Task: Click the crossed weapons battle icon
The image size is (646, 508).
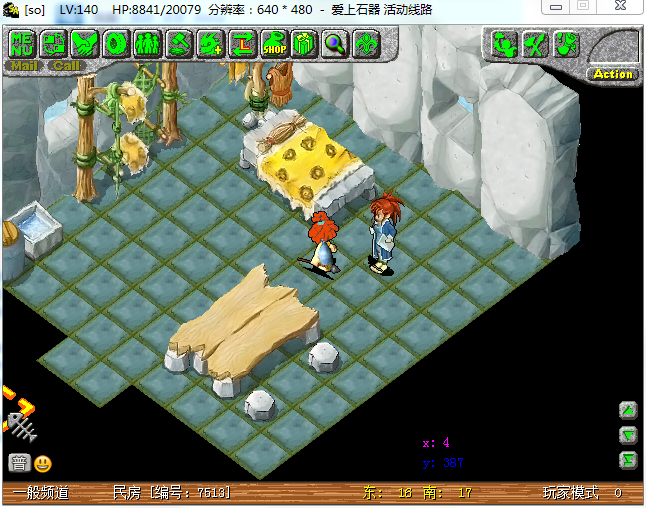Action: click(x=535, y=44)
